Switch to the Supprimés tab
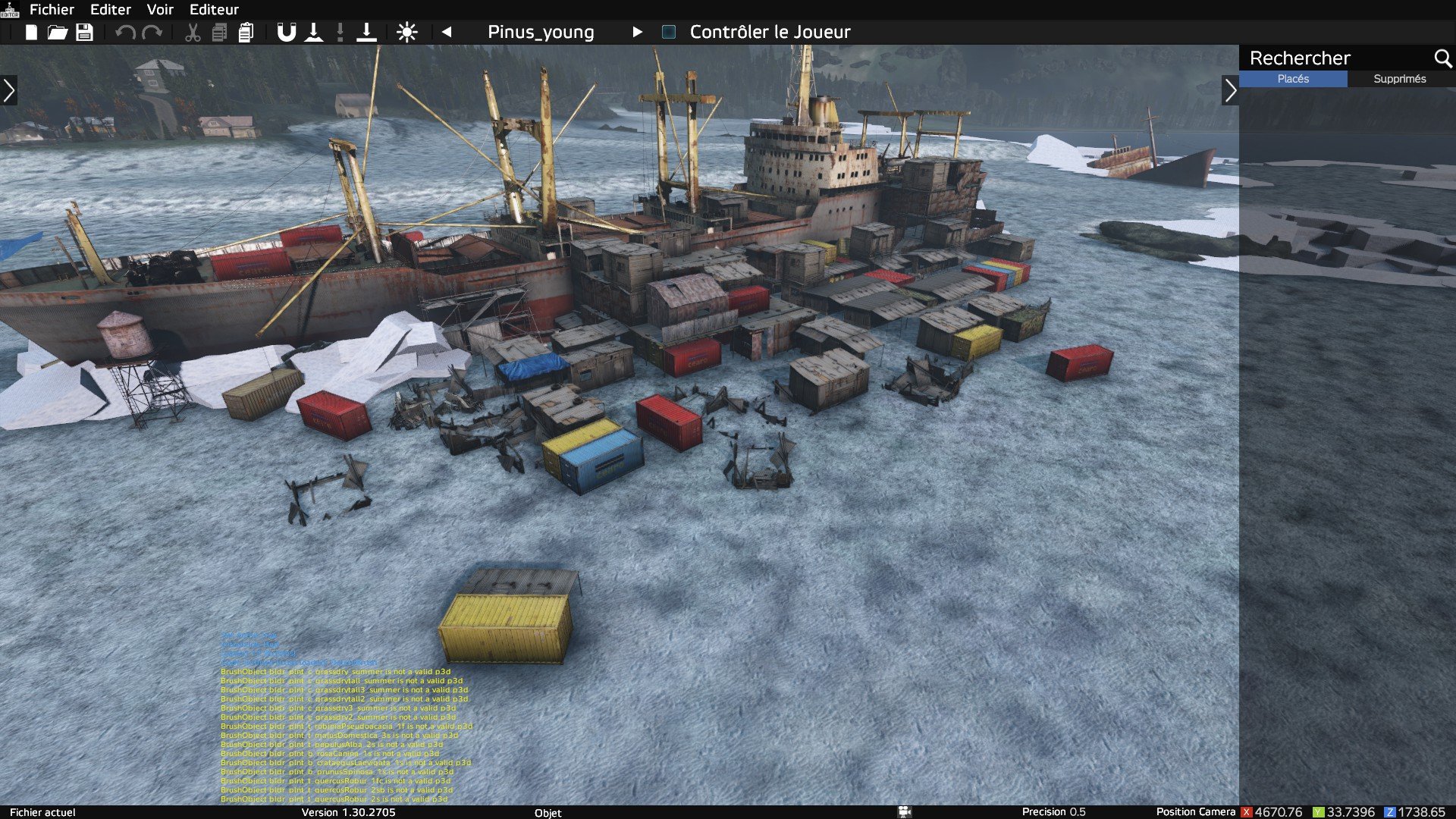 click(x=1399, y=79)
